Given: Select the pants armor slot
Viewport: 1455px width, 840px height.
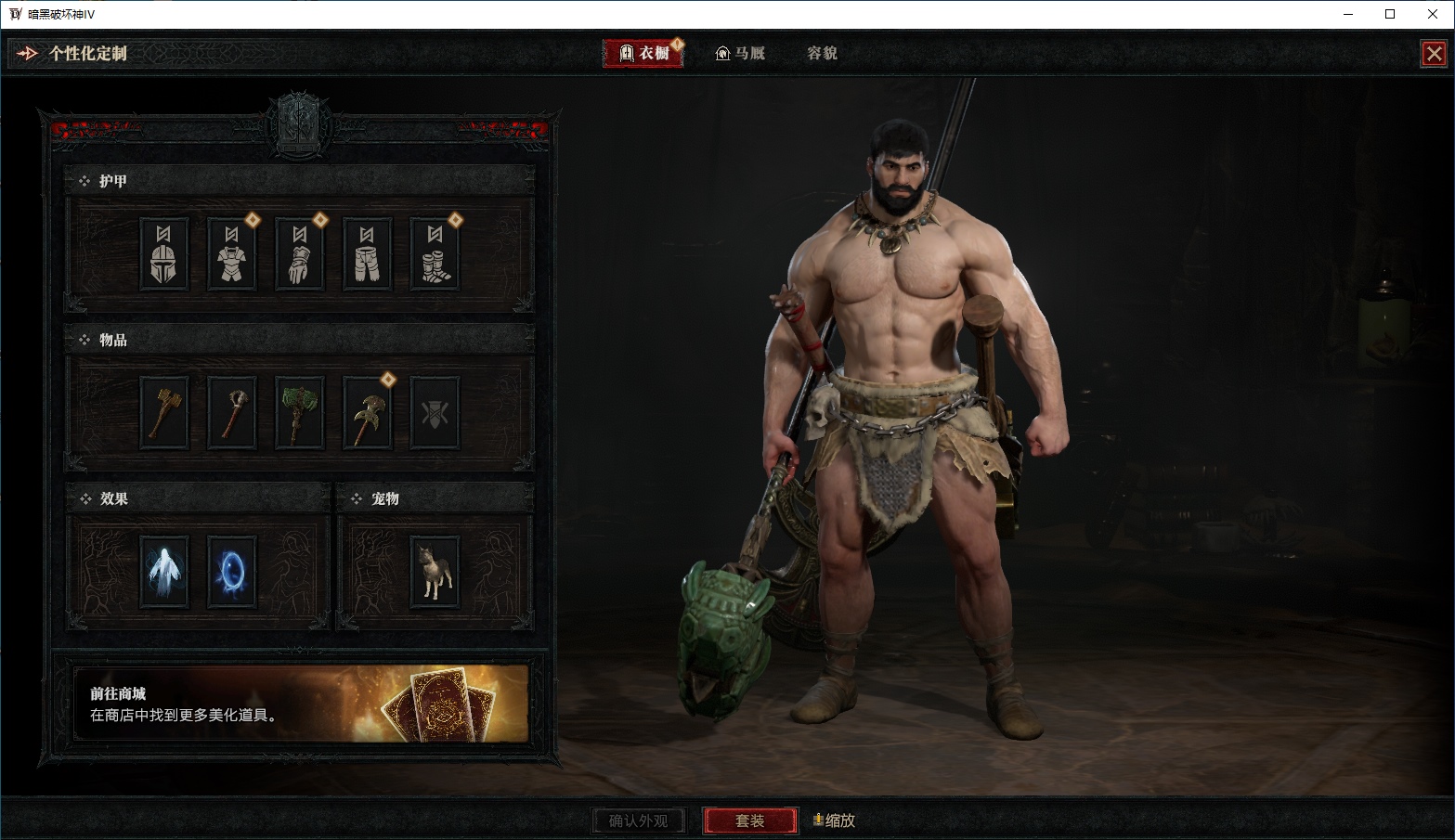Looking at the screenshot, I should (367, 253).
